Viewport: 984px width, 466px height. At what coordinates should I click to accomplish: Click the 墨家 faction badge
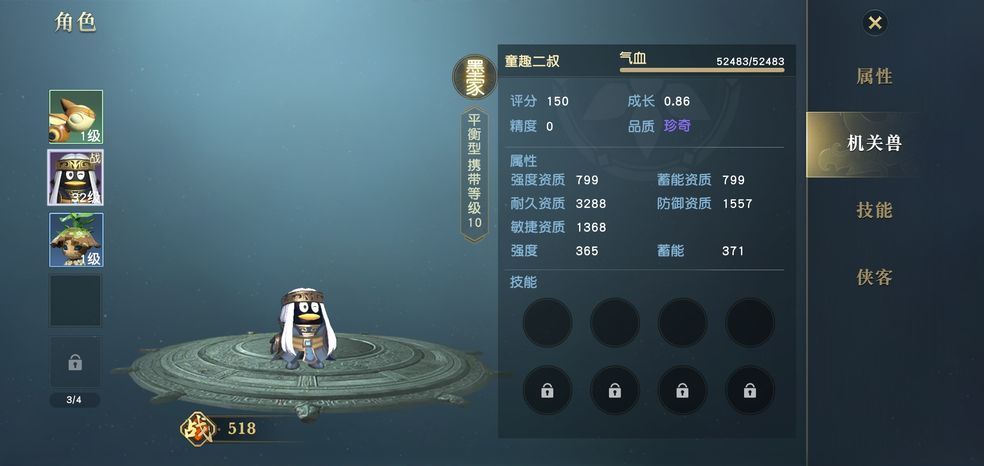pyautogui.click(x=473, y=79)
